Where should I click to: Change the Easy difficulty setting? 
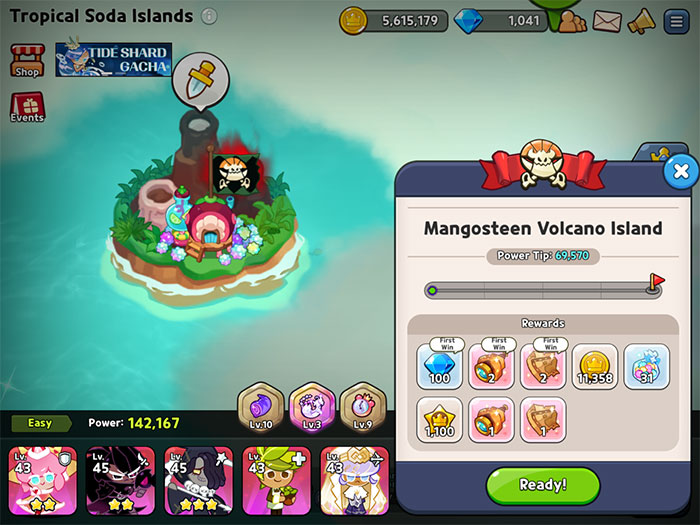(40, 423)
